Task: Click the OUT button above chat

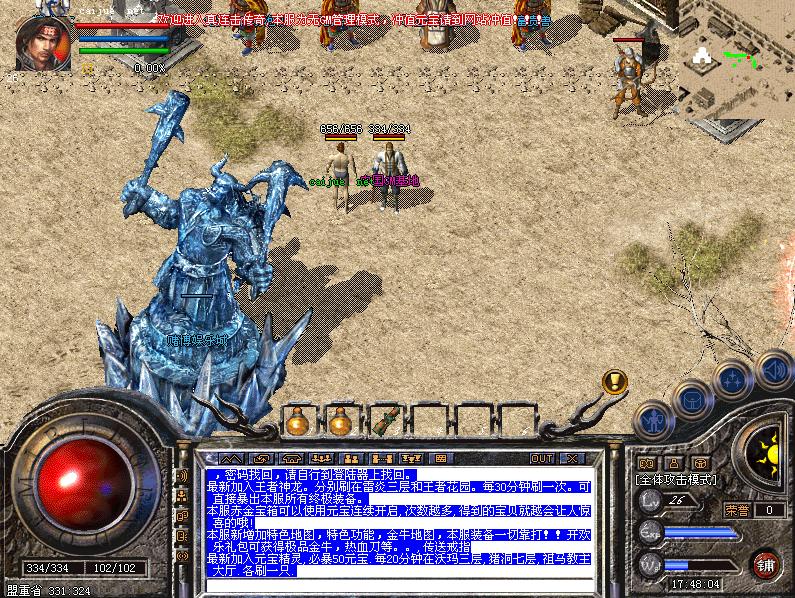Action: 541,458
